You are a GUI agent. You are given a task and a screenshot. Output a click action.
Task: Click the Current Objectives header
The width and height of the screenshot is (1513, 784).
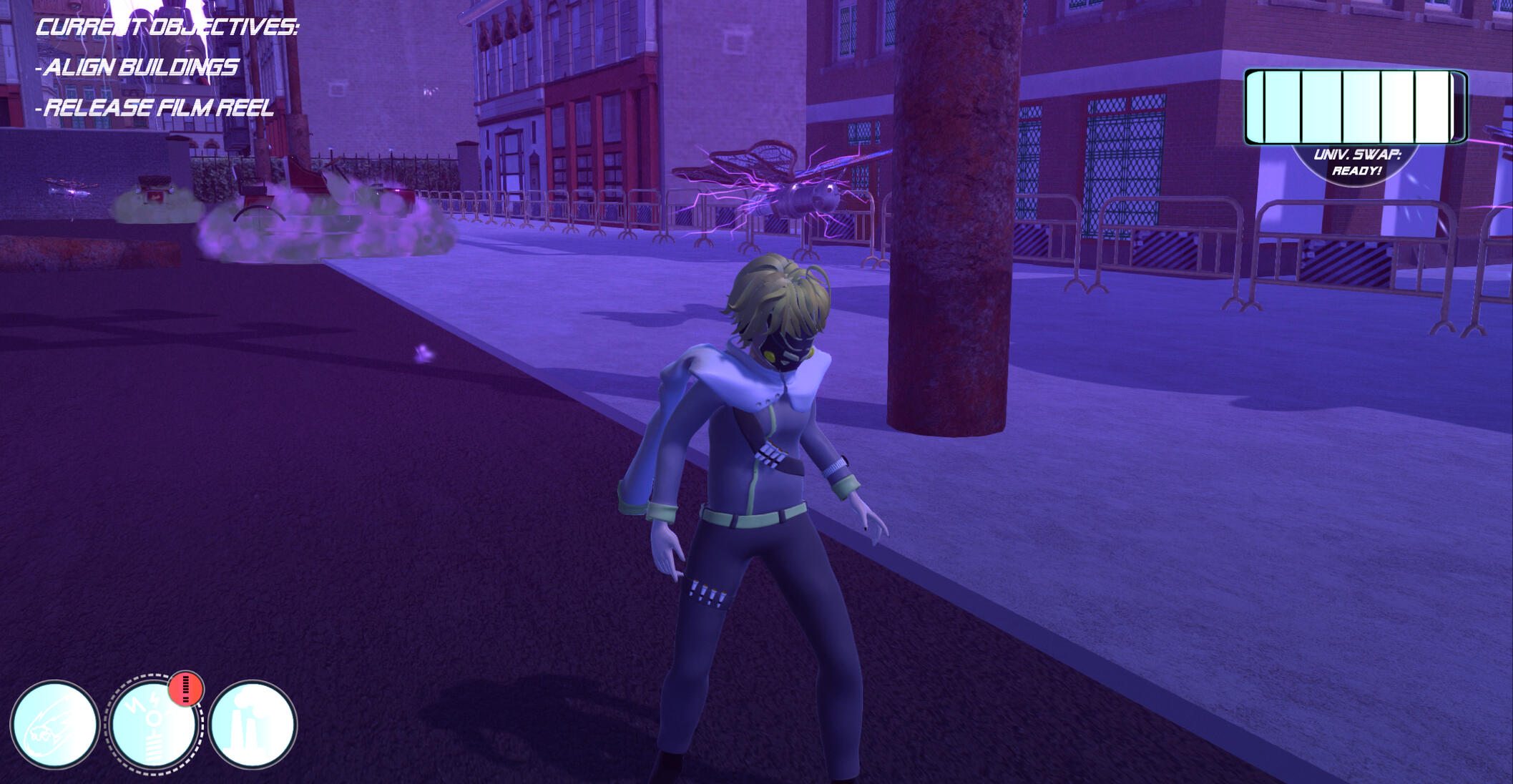pyautogui.click(x=167, y=27)
